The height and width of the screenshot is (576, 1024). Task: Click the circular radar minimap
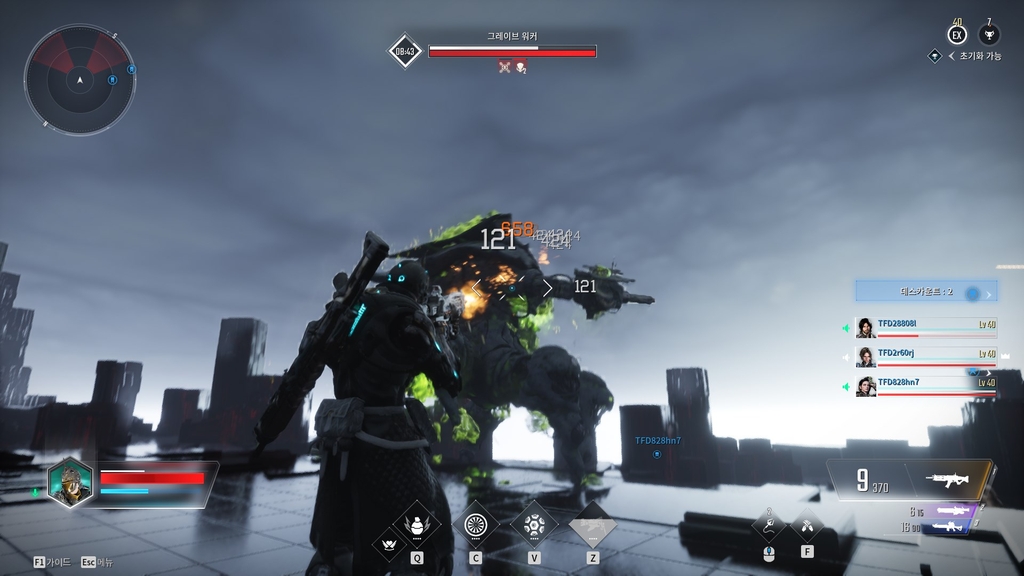coord(79,78)
